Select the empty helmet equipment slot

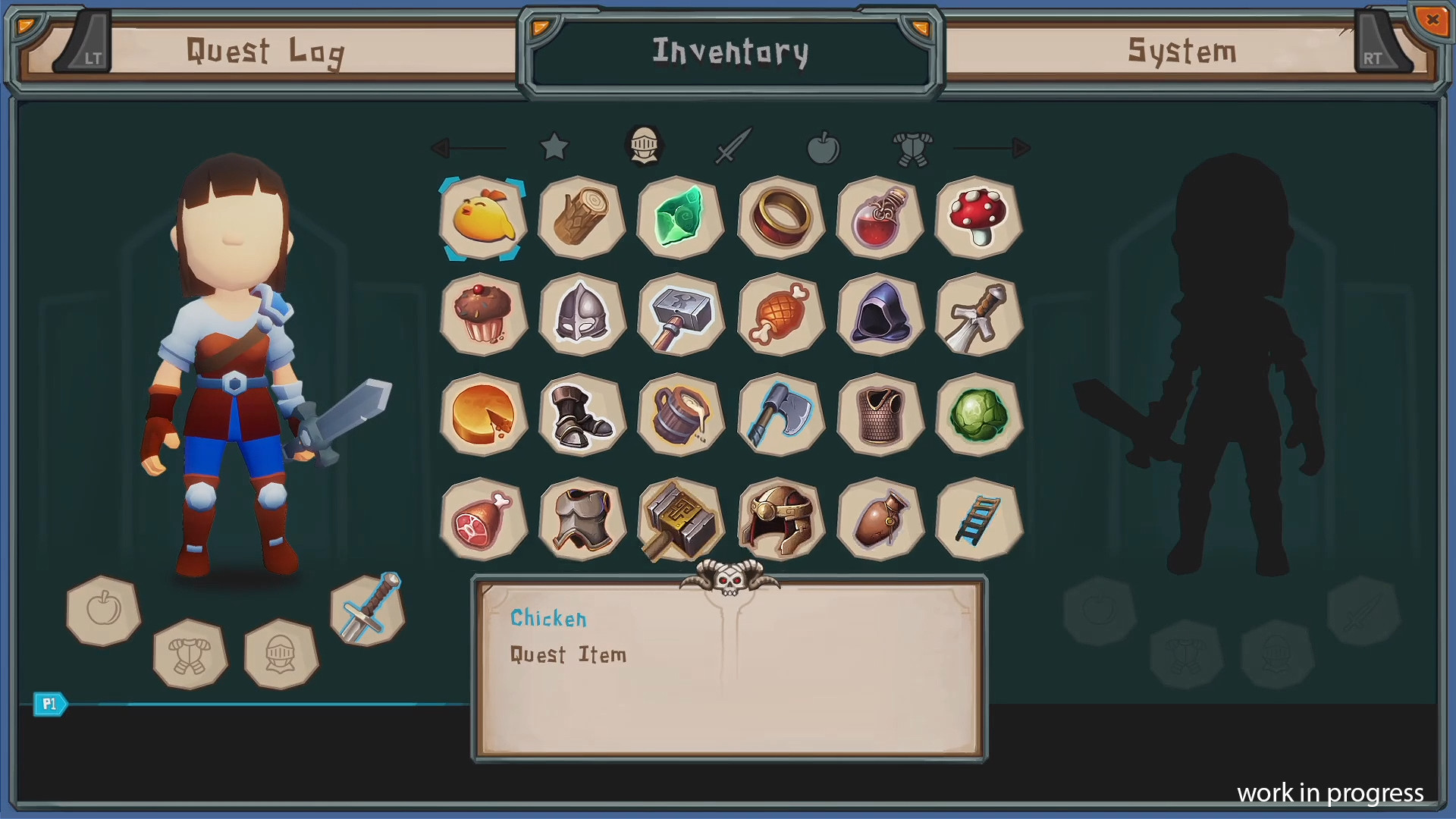(281, 655)
